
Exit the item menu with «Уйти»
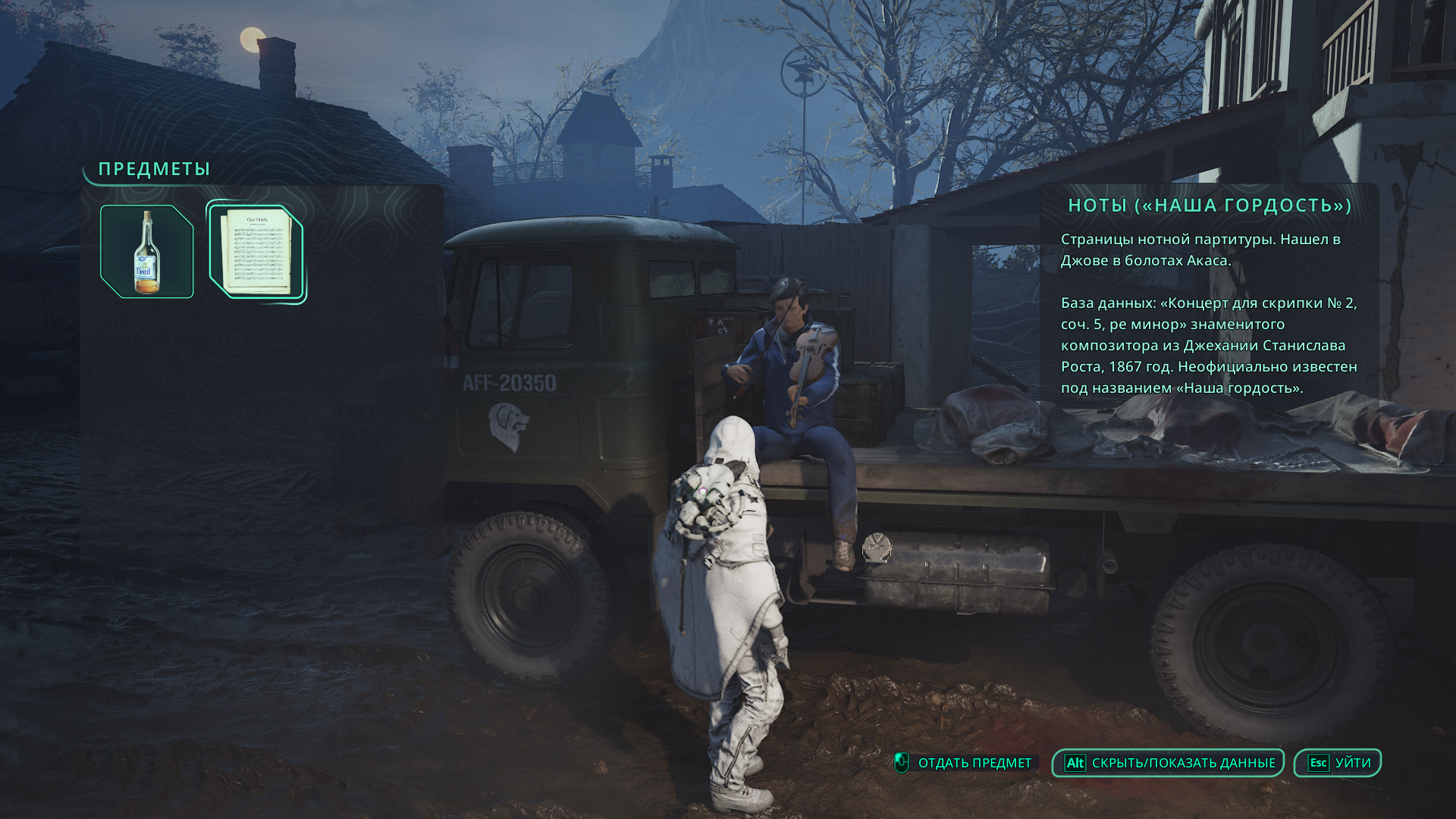click(x=1338, y=763)
